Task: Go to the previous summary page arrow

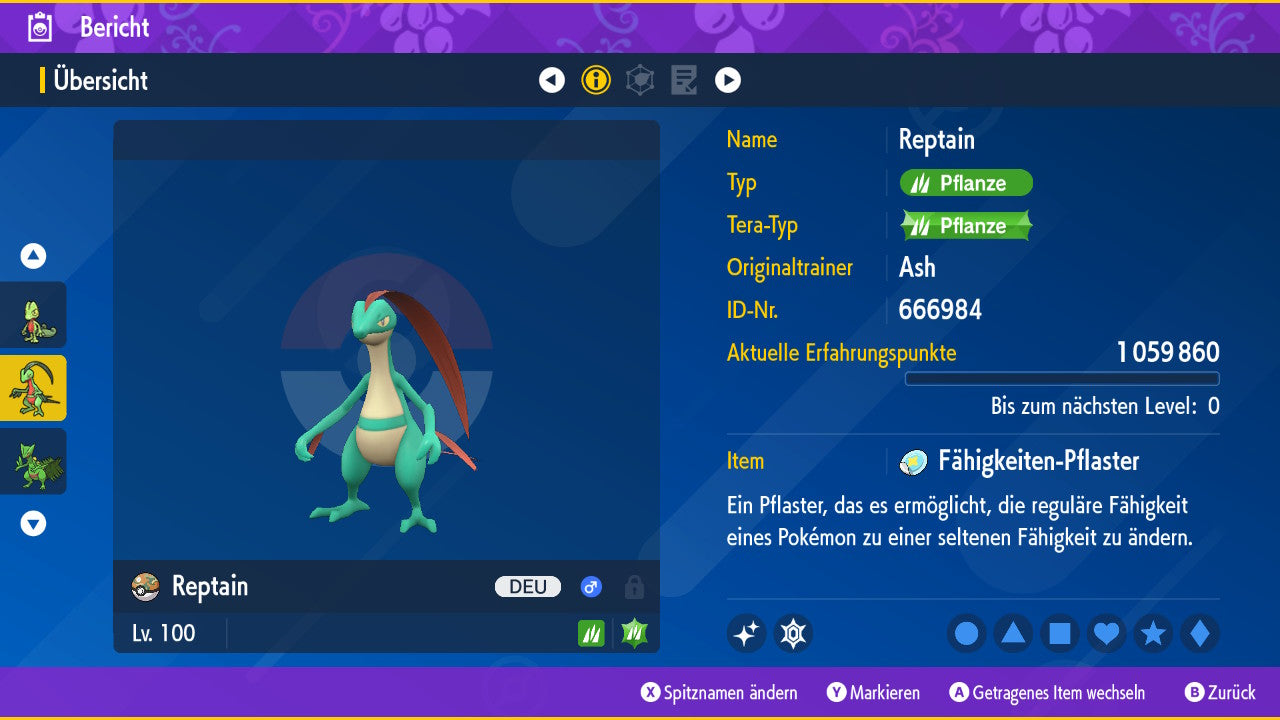Action: pyautogui.click(x=552, y=80)
